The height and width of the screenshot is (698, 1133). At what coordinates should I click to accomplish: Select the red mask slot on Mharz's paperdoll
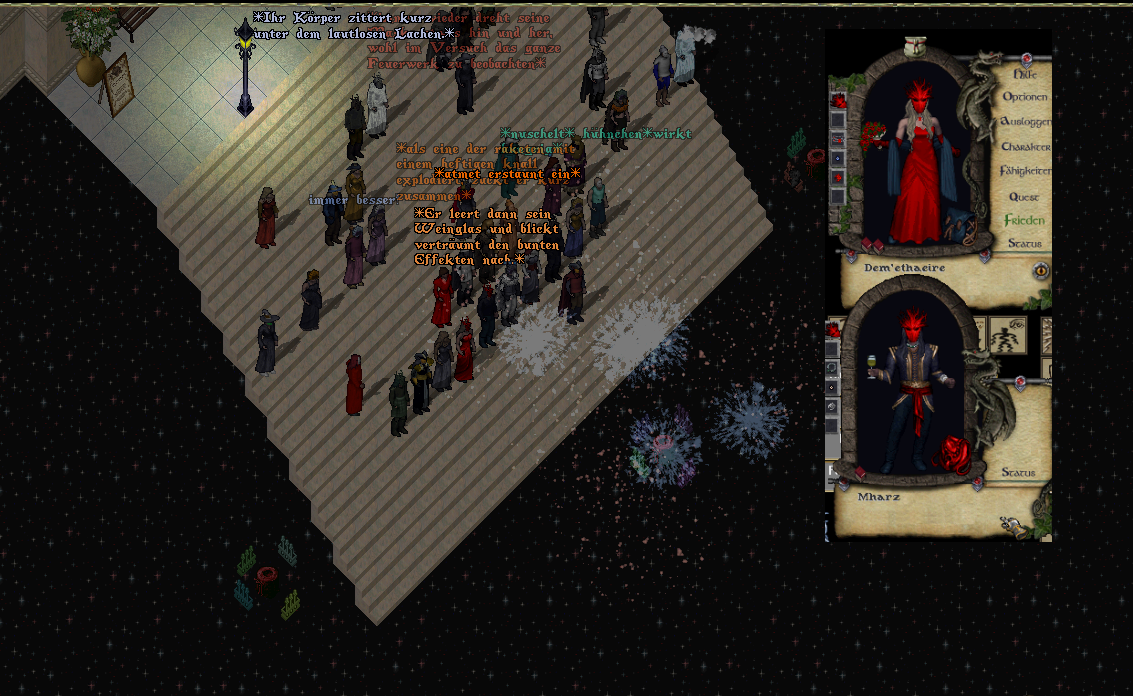click(834, 331)
